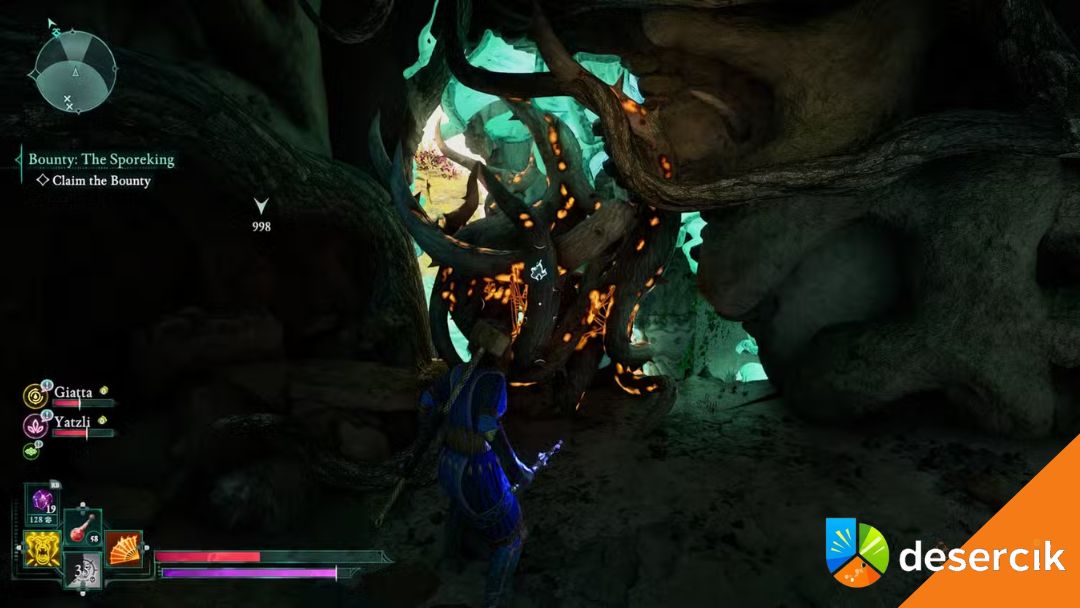Open the Bounty: The Sporeking quest tracker
The height and width of the screenshot is (608, 1080).
(101, 159)
